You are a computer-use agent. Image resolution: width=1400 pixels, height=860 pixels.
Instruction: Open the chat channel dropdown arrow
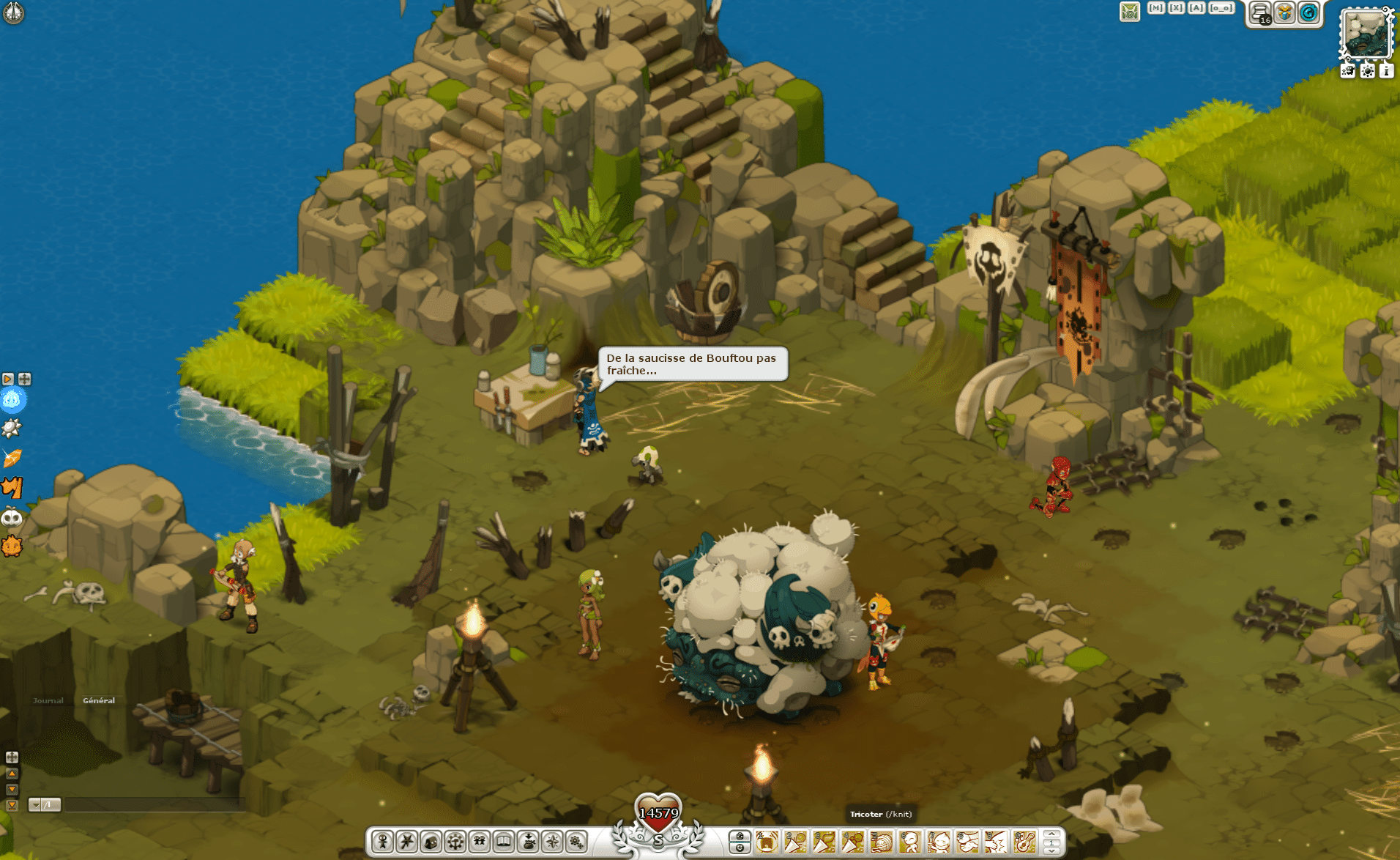[34, 805]
